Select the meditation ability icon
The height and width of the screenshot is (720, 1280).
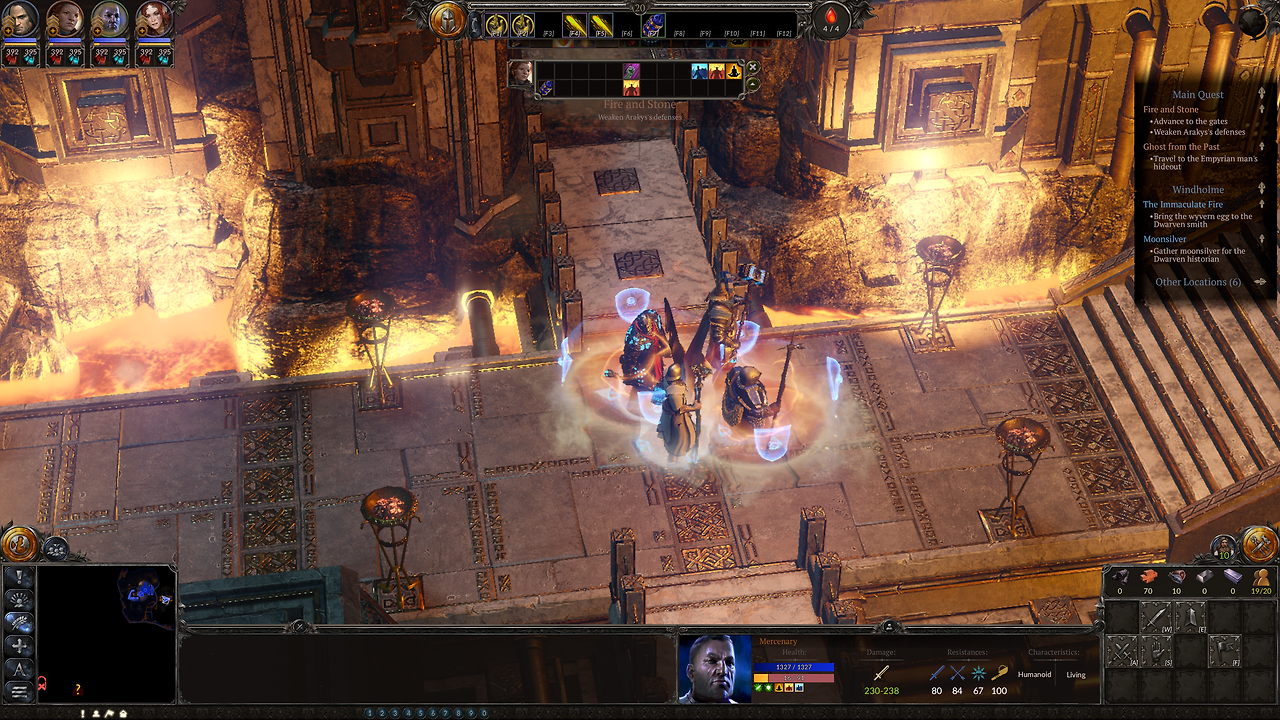click(x=733, y=72)
